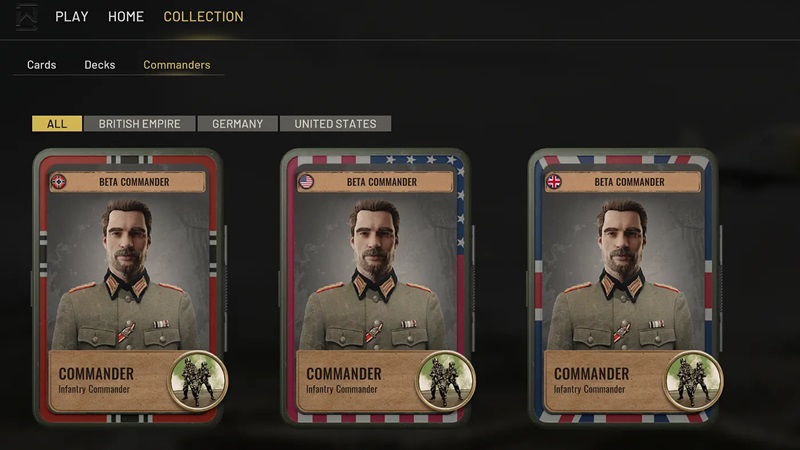The width and height of the screenshot is (800, 450).
Task: Show ALL commanders filter
Action: pyautogui.click(x=57, y=124)
